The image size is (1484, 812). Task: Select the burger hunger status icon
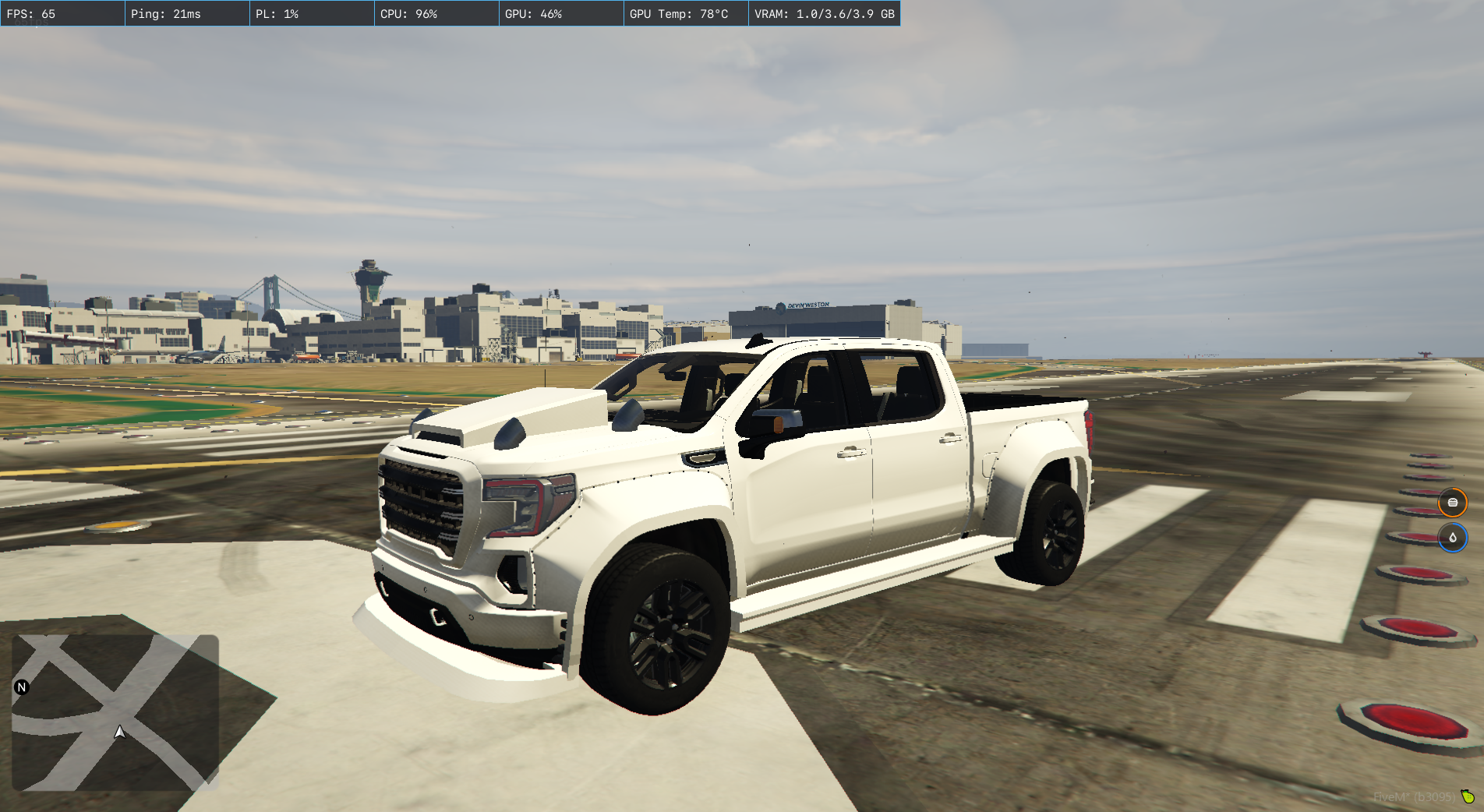1453,503
